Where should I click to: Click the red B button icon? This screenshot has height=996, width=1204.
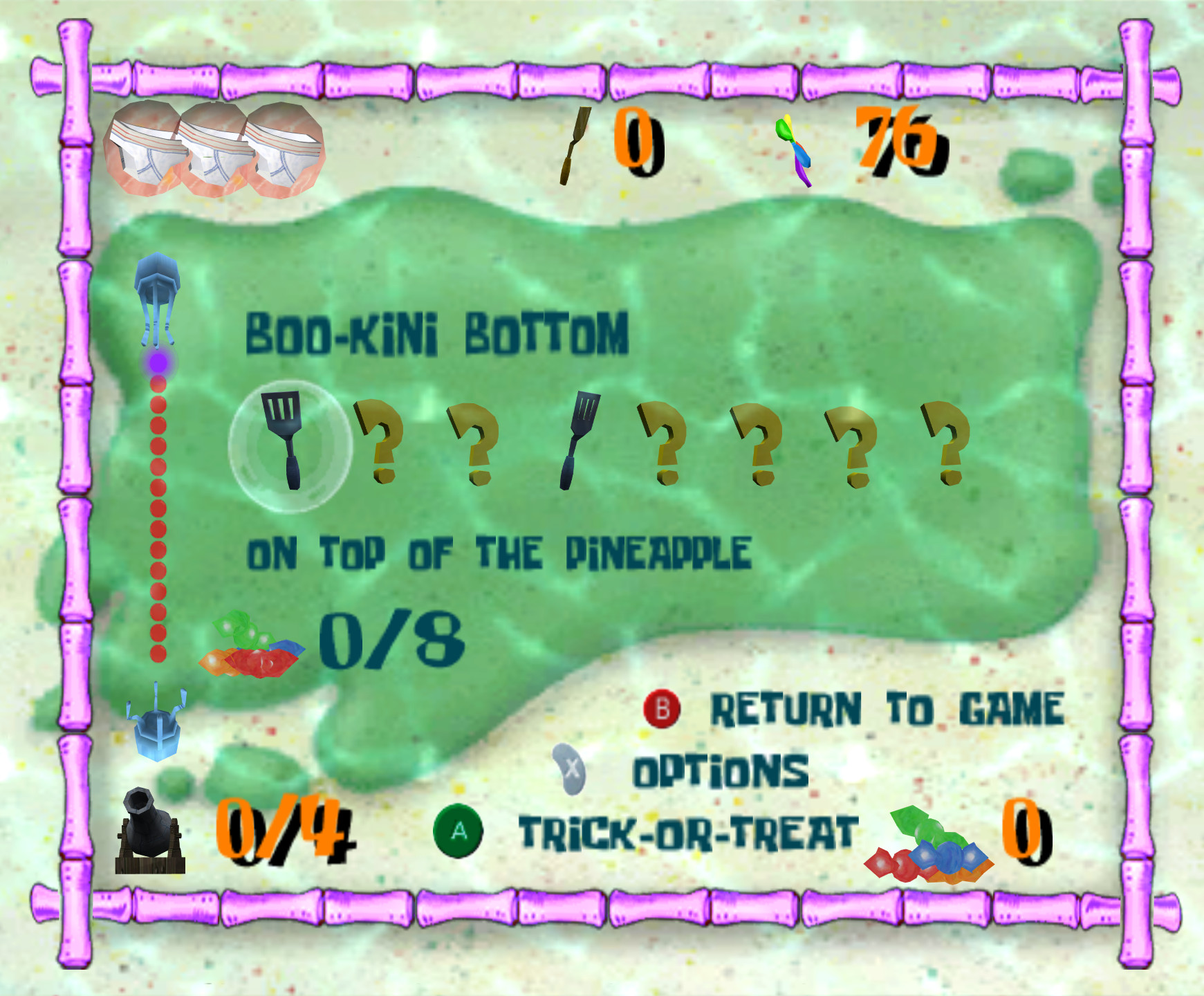[662, 708]
